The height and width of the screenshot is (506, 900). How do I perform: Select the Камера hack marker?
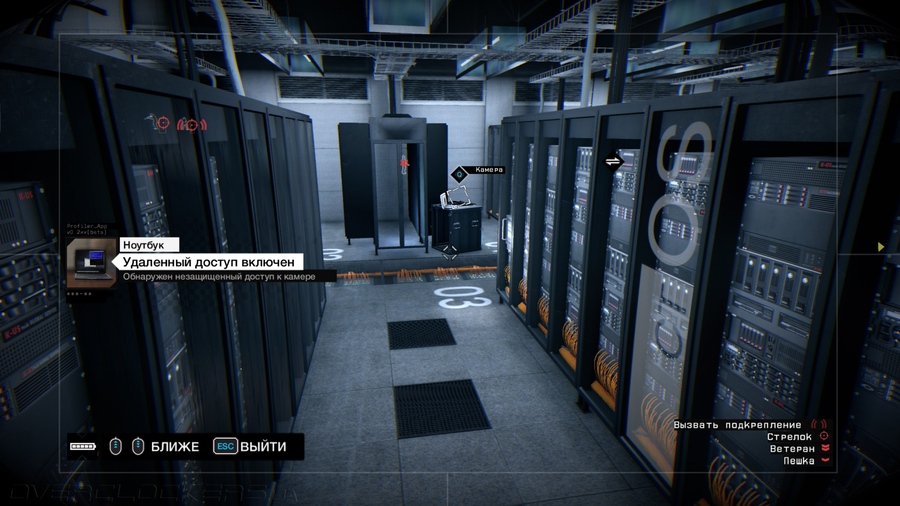[x=461, y=172]
